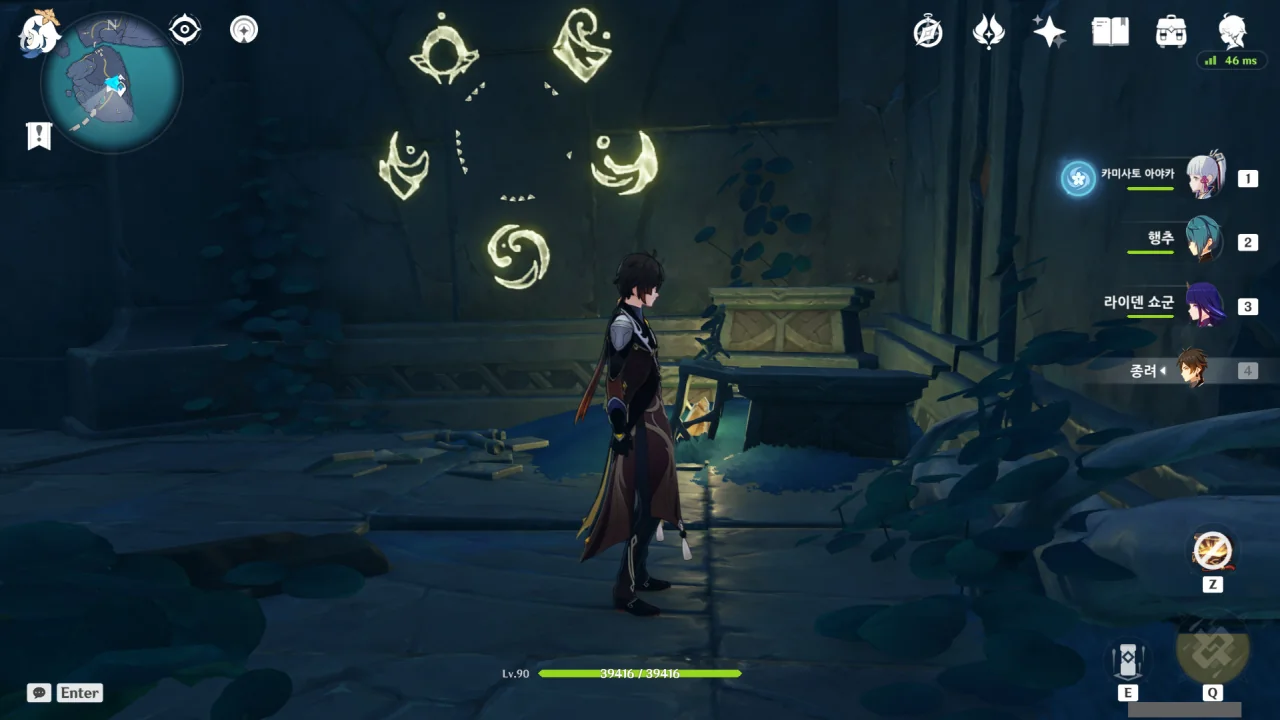
Task: Activate the elemental skill icon
Action: point(1127,659)
